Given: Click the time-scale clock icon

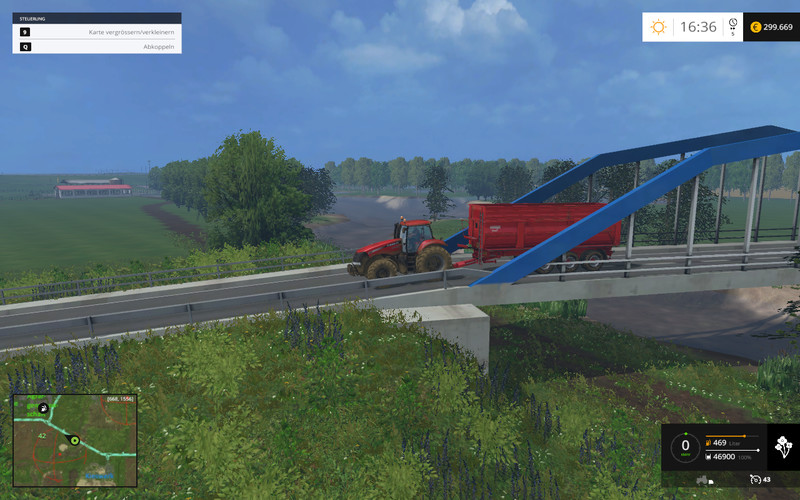Looking at the screenshot, I should point(733,23).
